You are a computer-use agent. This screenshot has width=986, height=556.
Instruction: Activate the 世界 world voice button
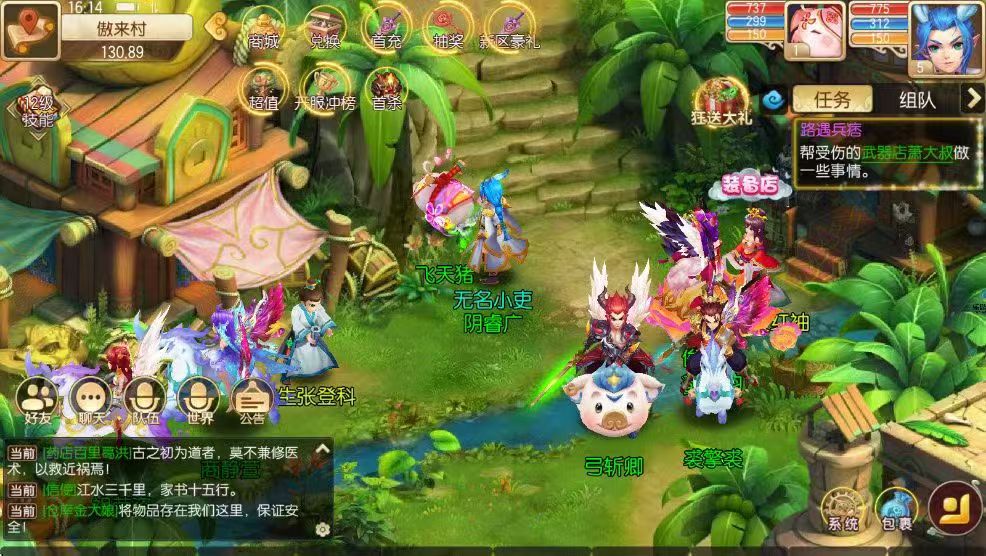pos(196,401)
